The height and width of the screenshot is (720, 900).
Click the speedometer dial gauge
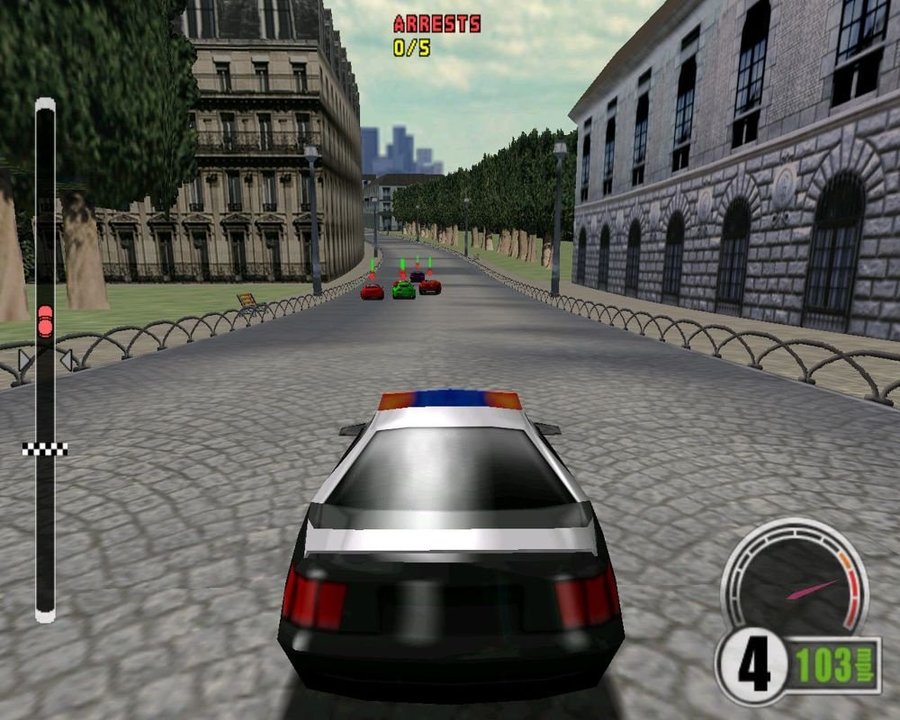tap(796, 580)
